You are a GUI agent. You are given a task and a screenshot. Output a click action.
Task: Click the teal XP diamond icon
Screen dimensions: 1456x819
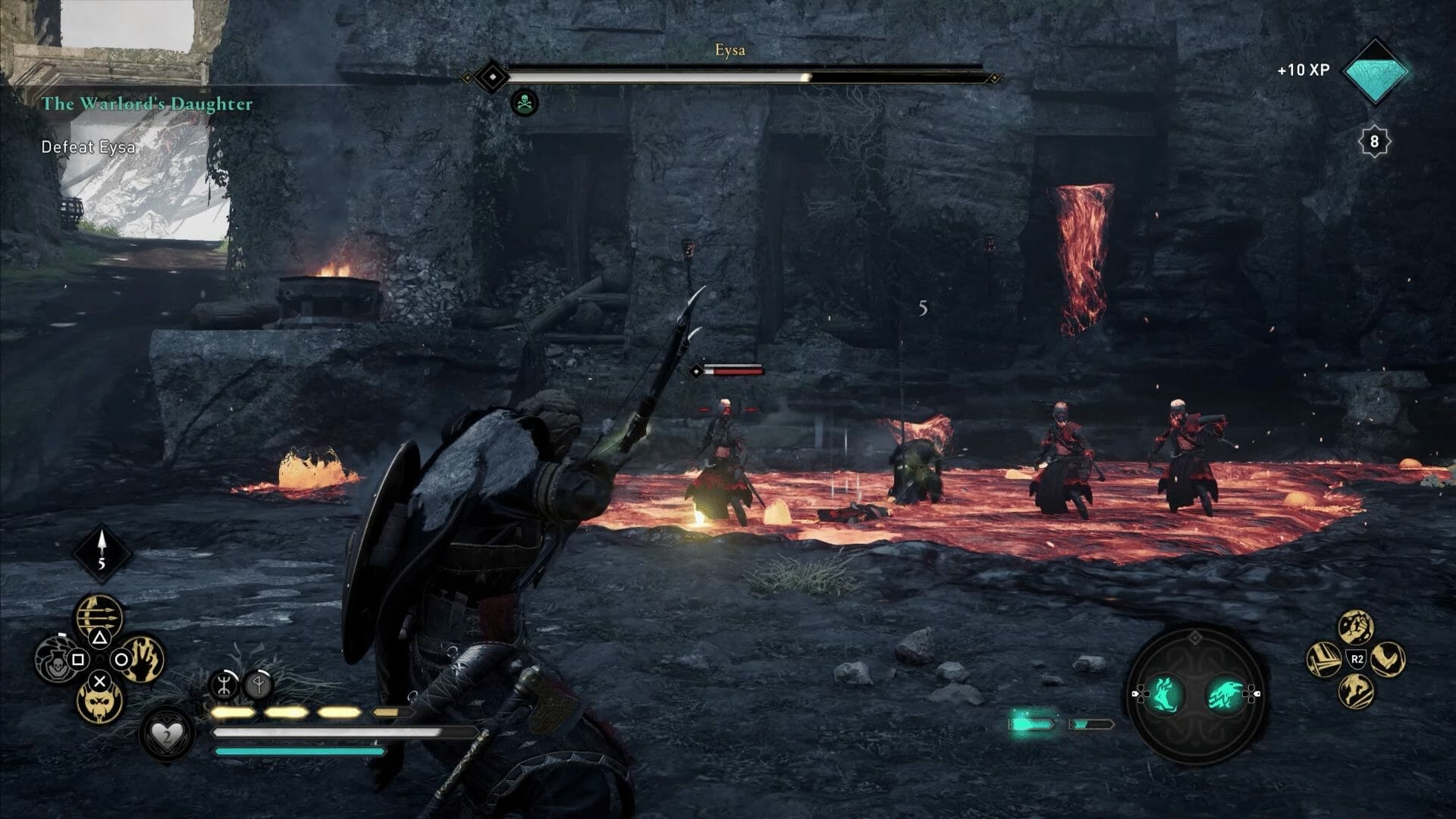click(x=1374, y=71)
